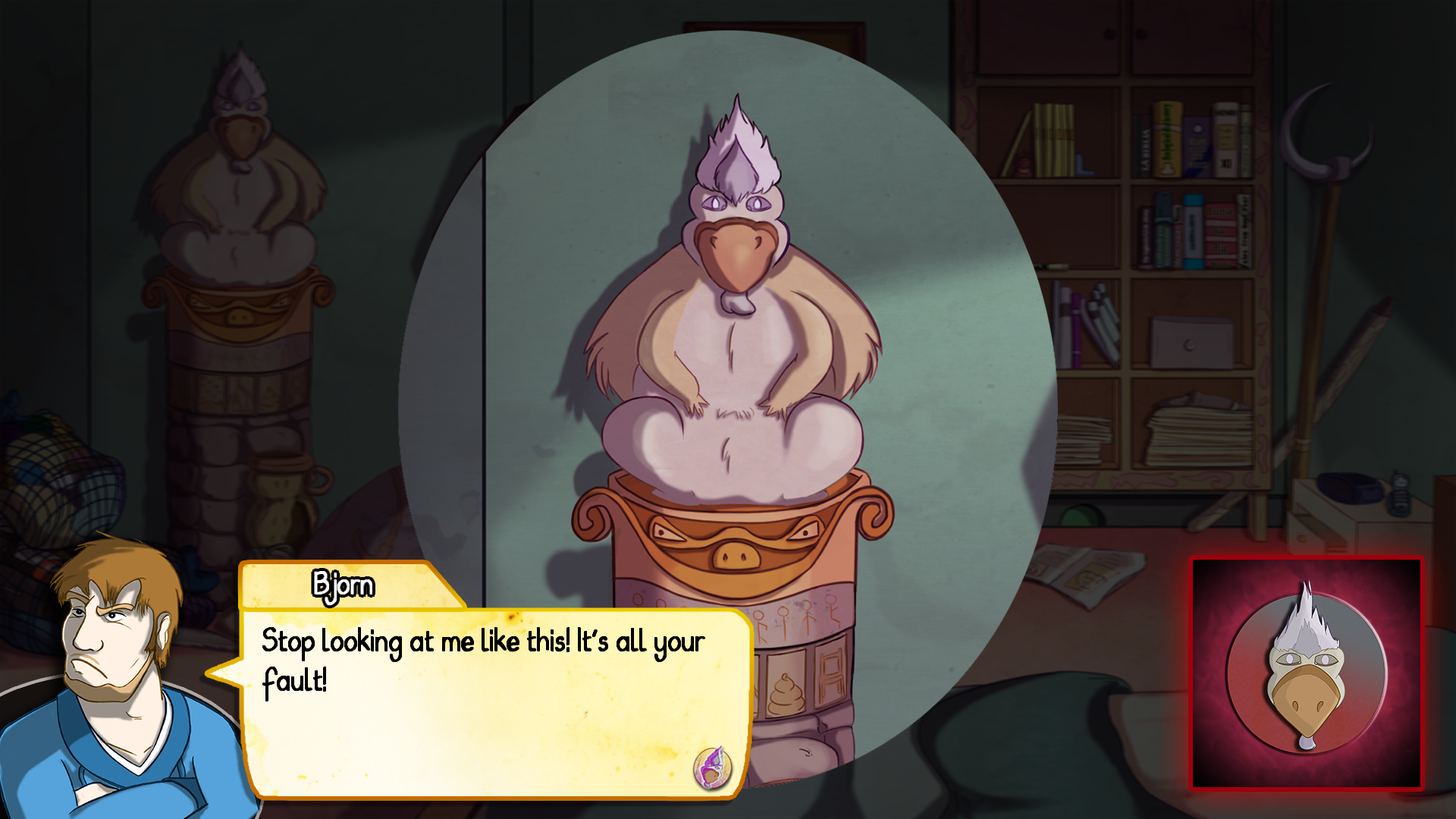
Task: Select the bird statue item panel
Action: (1307, 674)
